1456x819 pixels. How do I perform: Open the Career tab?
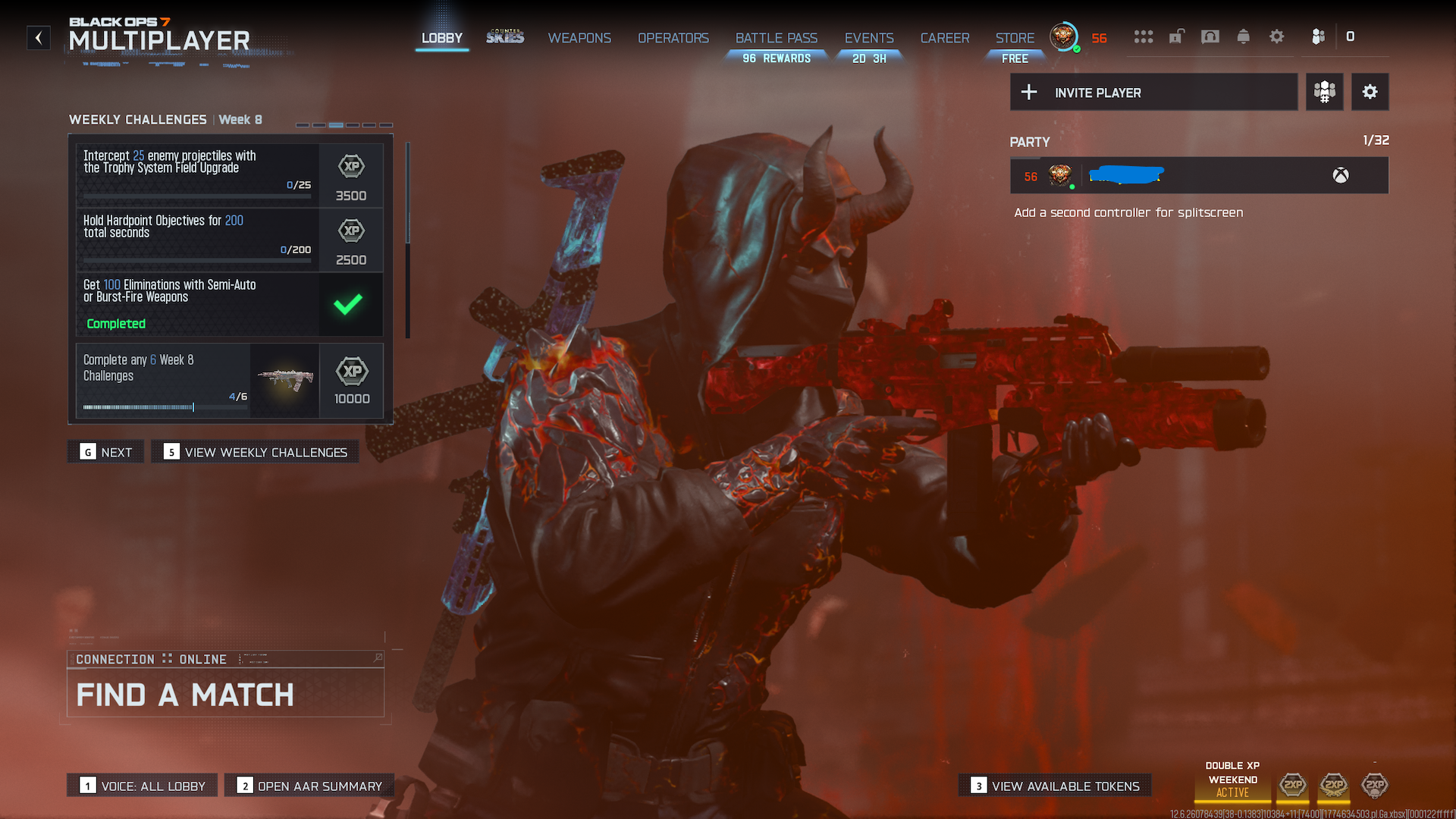click(x=944, y=38)
